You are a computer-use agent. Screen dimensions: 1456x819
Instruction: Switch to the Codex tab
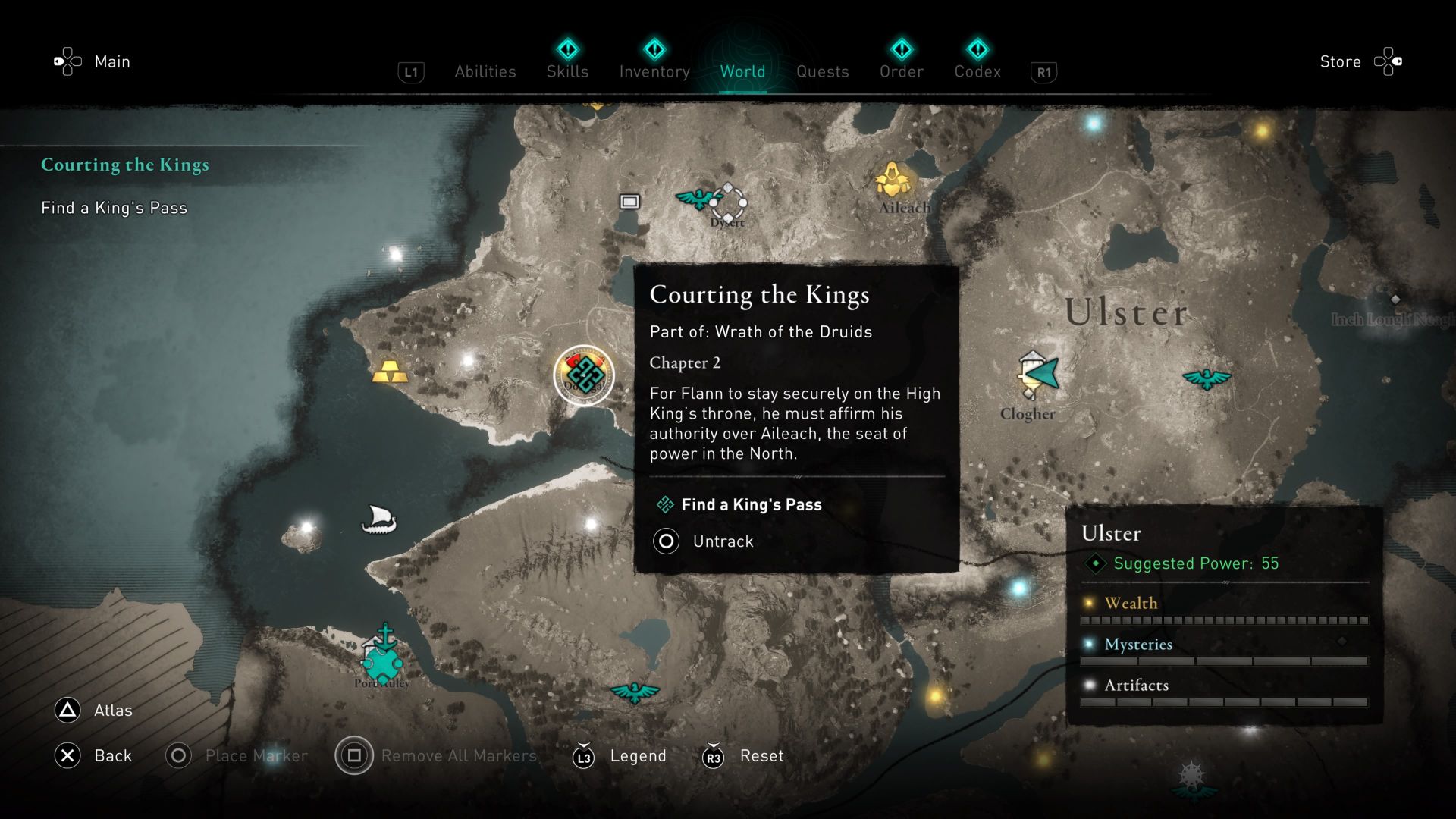tap(978, 71)
